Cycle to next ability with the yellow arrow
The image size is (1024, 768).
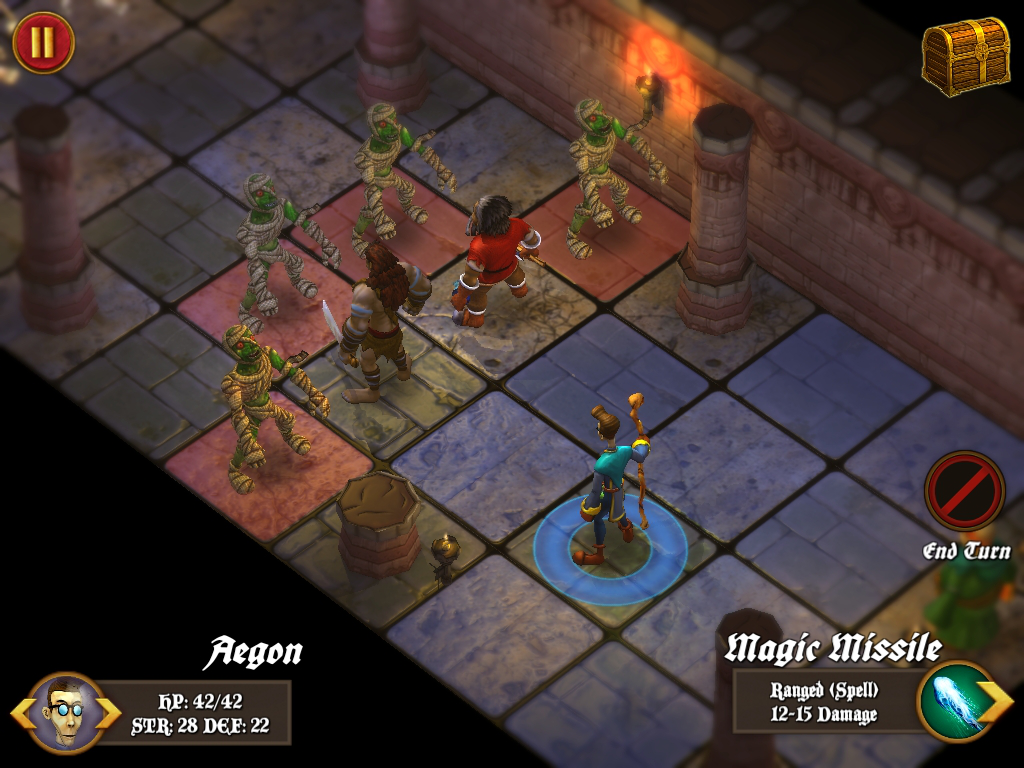click(x=996, y=702)
